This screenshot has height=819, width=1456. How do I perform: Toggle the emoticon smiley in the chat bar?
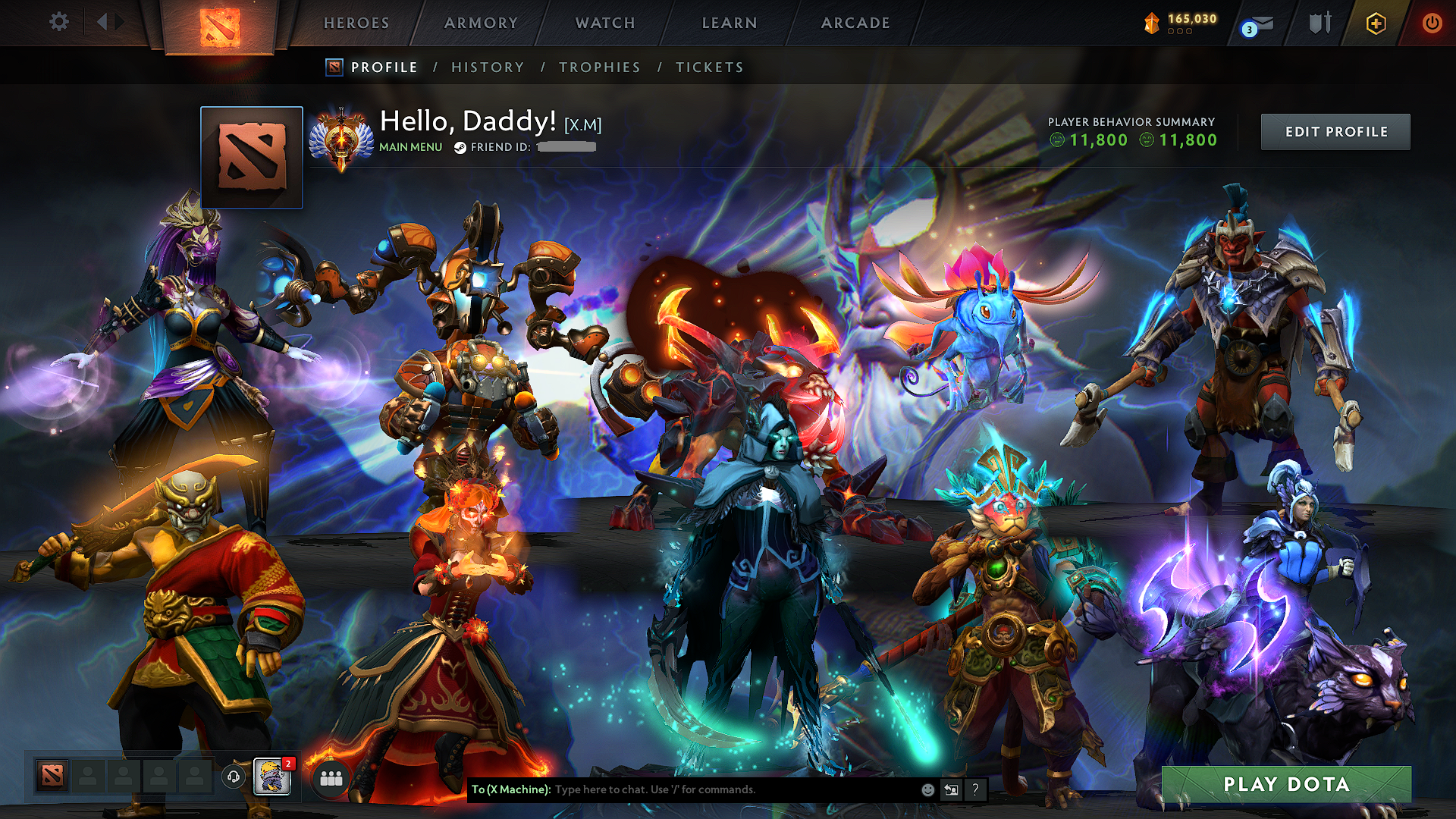(x=927, y=789)
